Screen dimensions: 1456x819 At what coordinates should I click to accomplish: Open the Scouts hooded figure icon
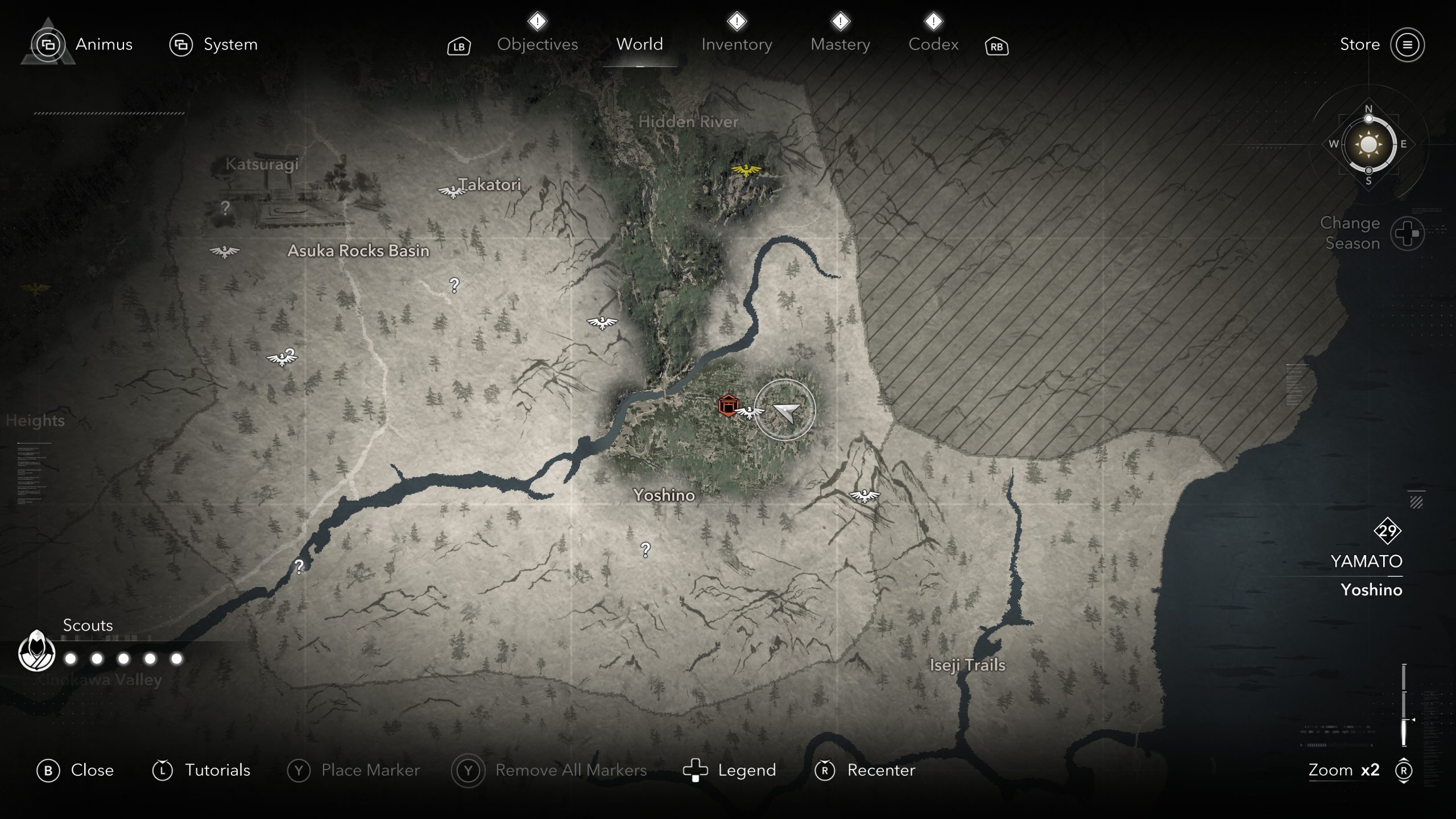tap(37, 652)
